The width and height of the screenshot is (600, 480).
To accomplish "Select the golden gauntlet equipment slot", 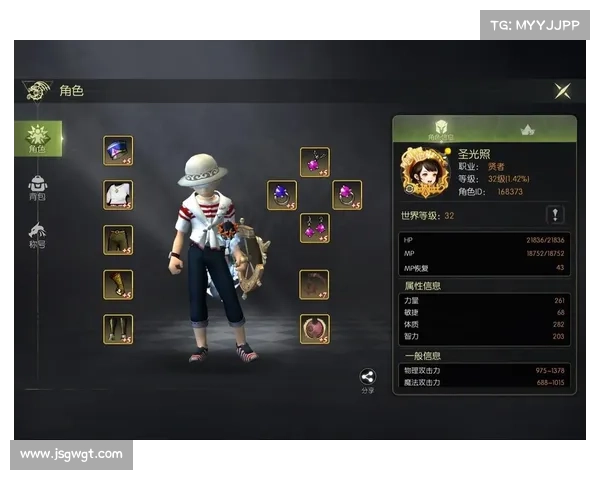I will coord(118,285).
